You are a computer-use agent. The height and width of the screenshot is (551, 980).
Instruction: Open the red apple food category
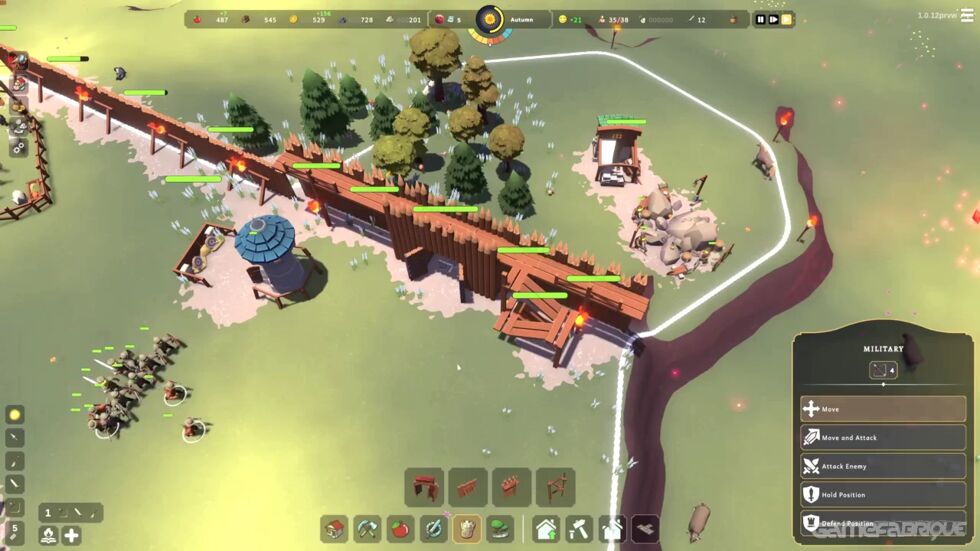pyautogui.click(x=401, y=528)
